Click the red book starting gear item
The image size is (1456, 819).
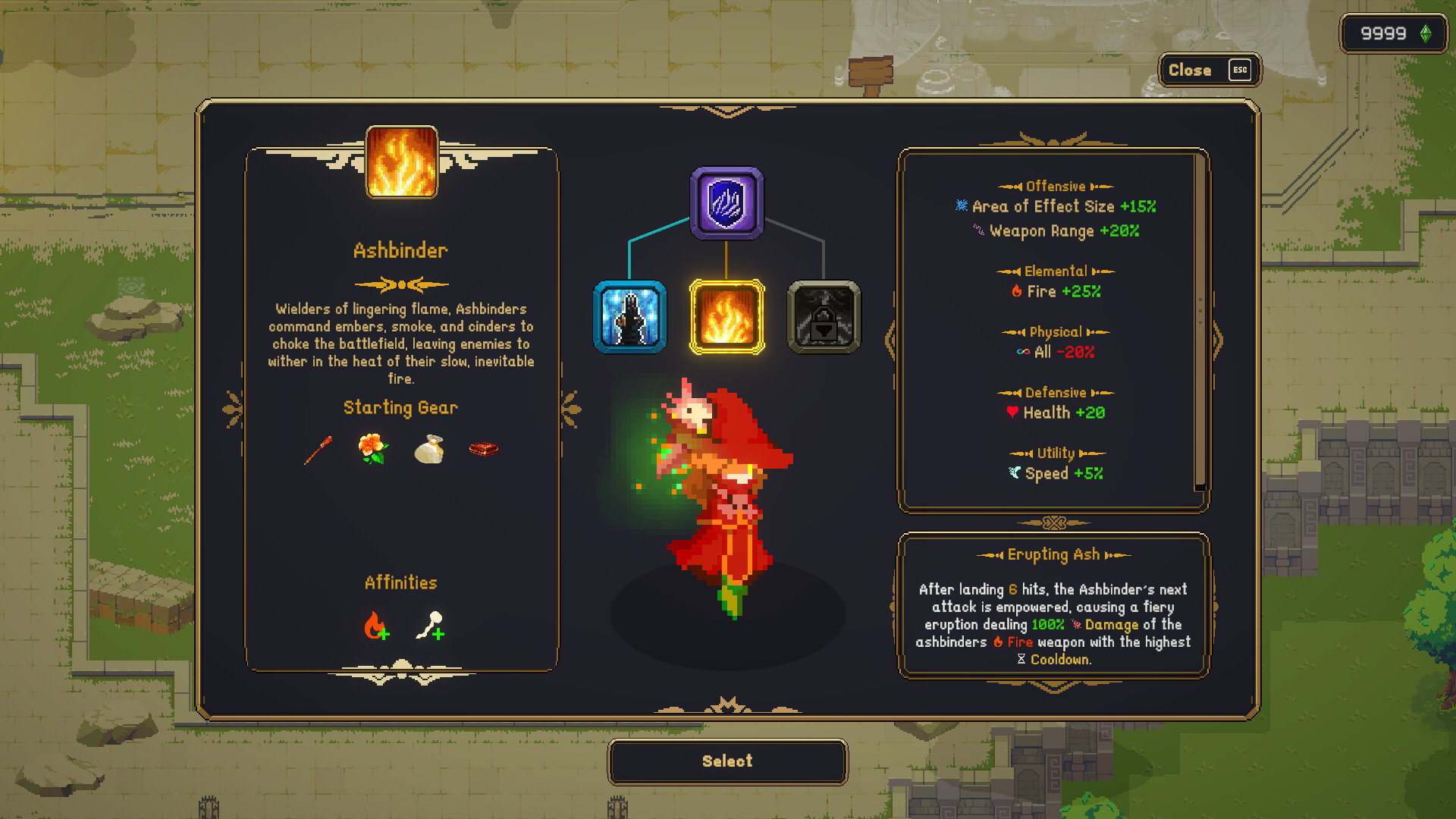pos(484,449)
